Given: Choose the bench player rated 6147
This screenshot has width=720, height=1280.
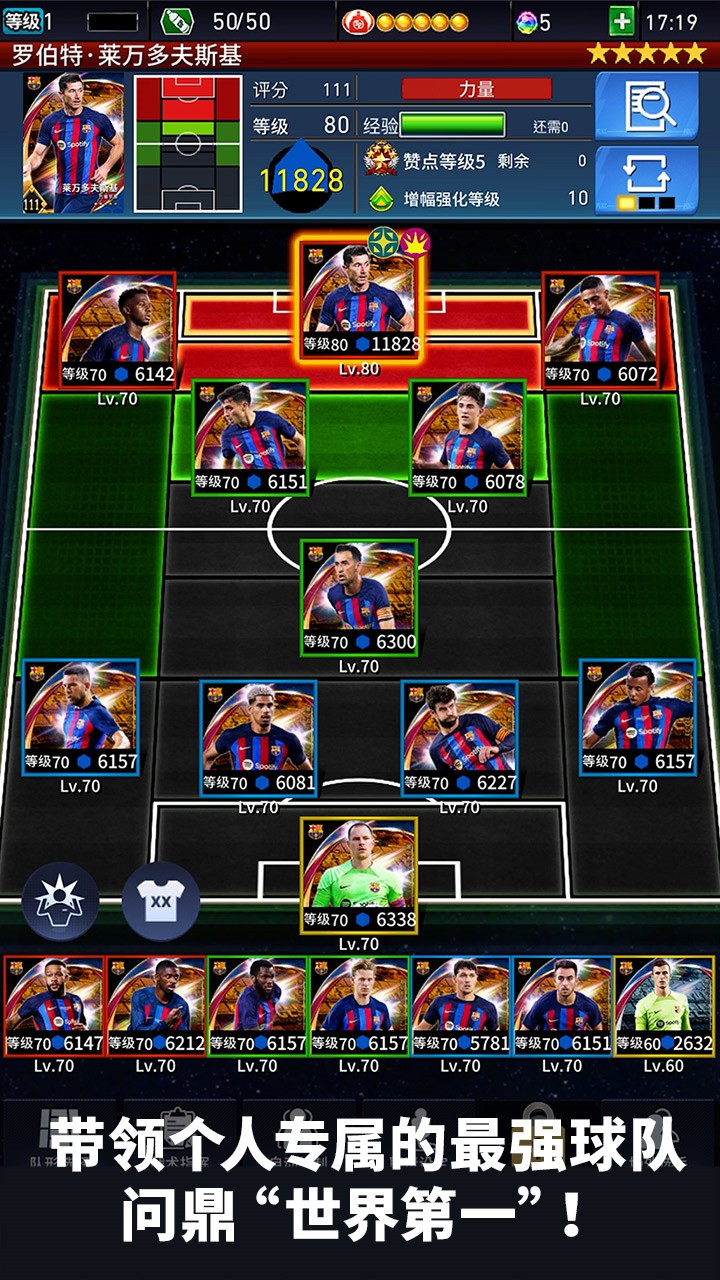Looking at the screenshot, I should pos(54,1006).
